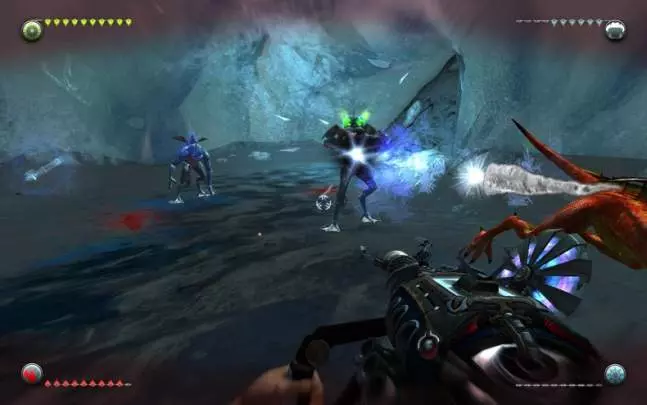Click the red round icon beside the red pips
The height and width of the screenshot is (405, 647).
[x=32, y=374]
